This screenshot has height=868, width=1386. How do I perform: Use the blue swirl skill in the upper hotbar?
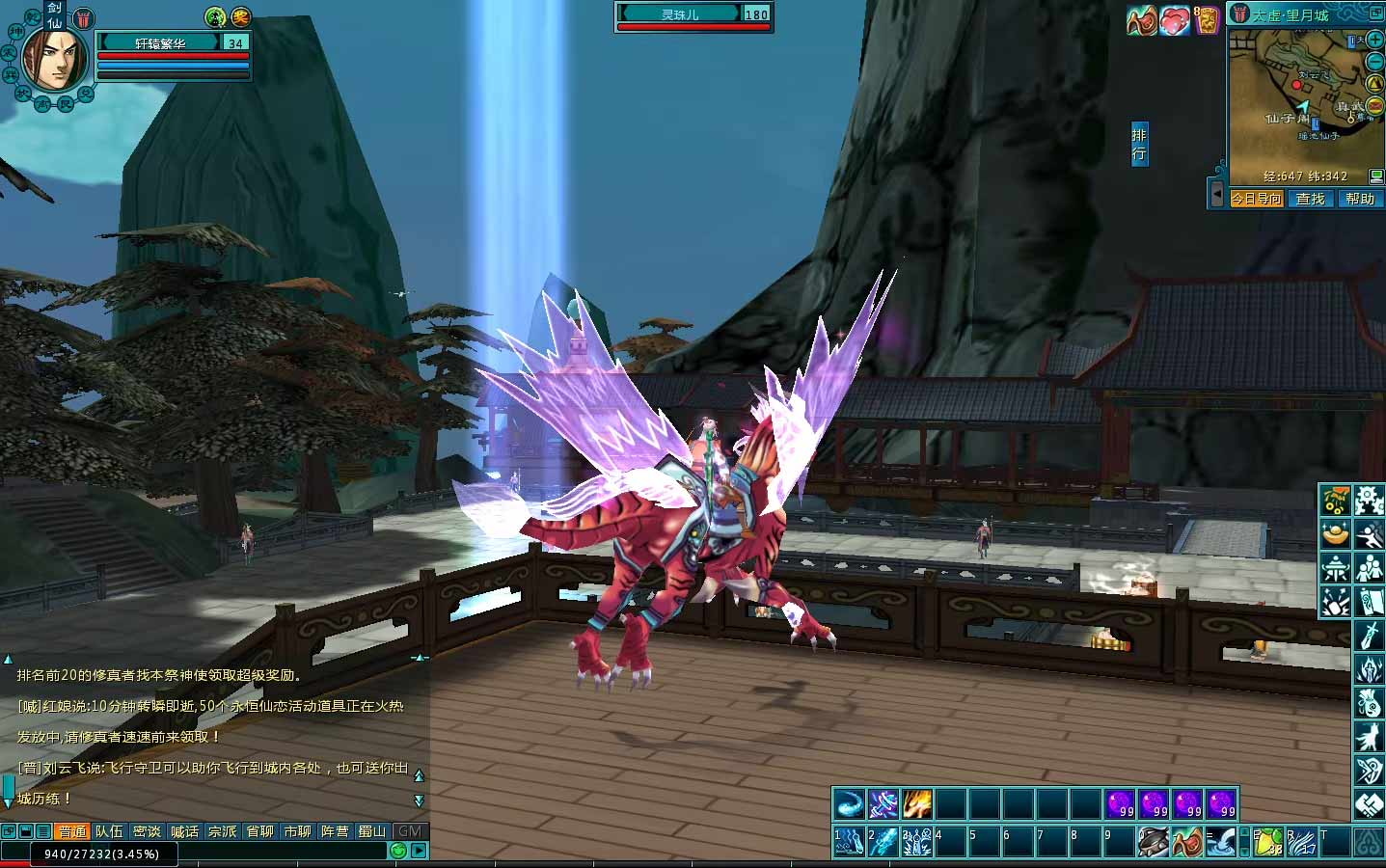(x=849, y=803)
